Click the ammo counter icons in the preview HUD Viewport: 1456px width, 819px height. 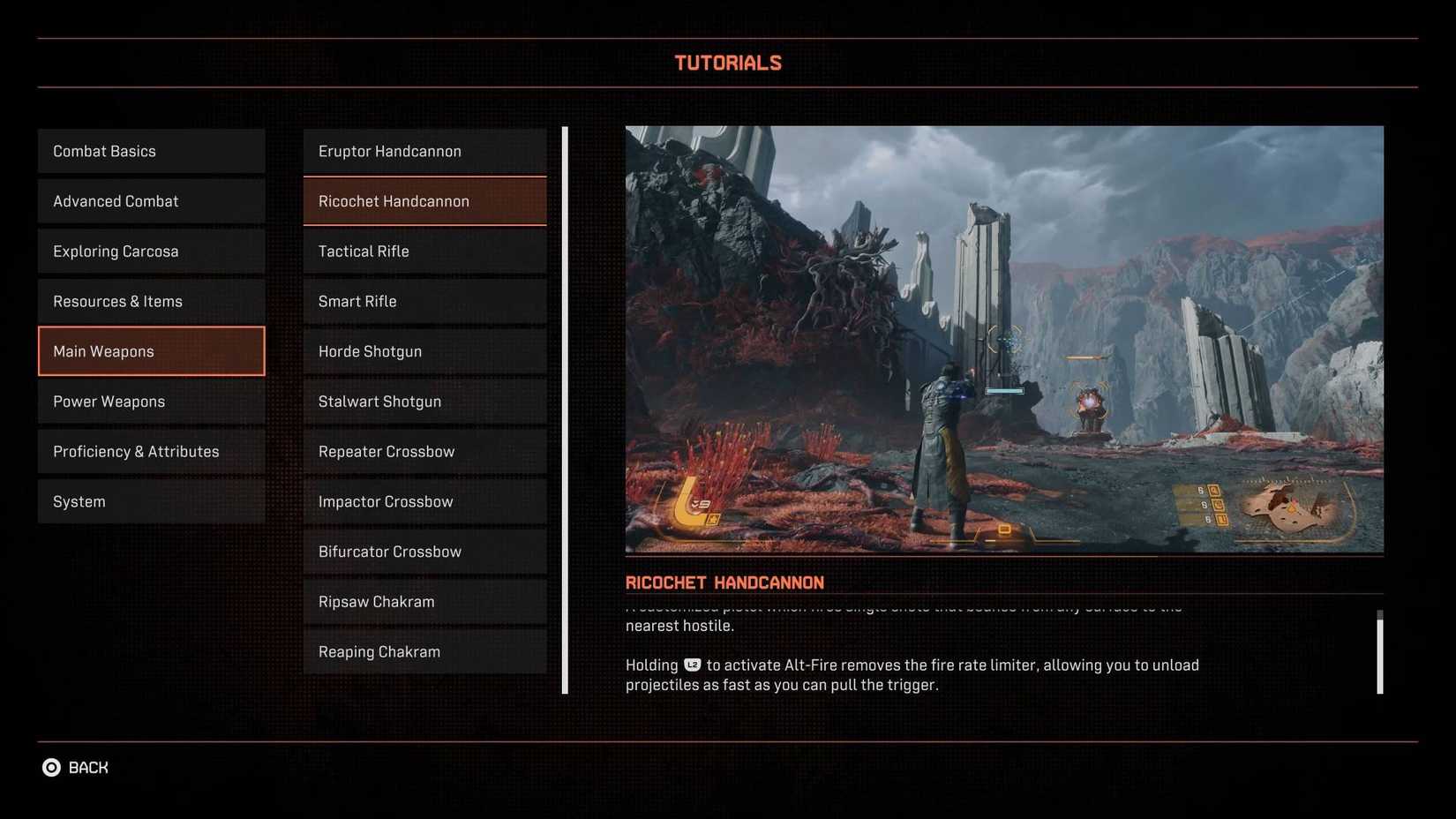1216,505
